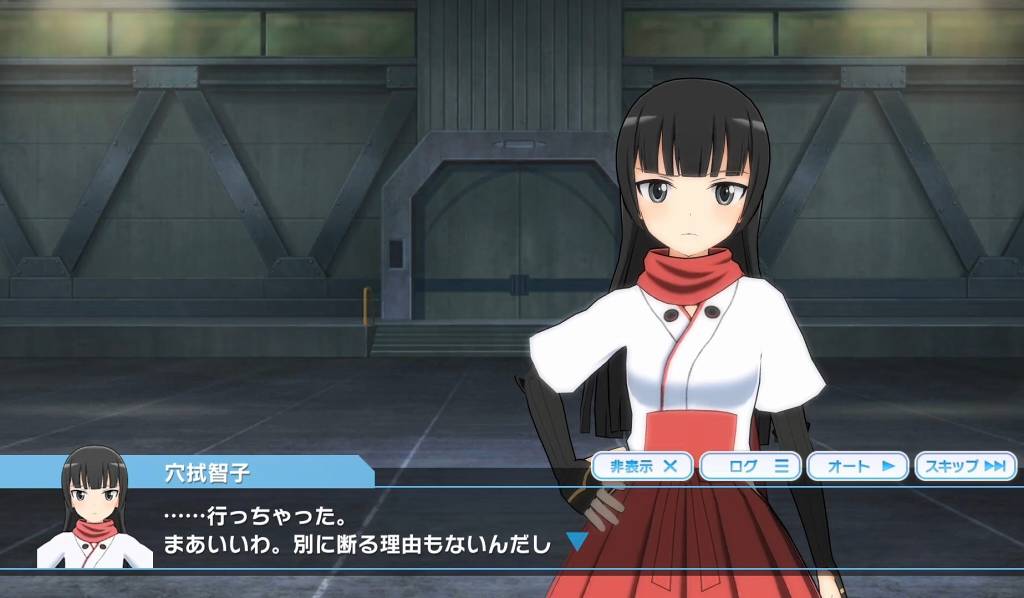Hide the dialogue window with 非表示
Image resolution: width=1024 pixels, height=598 pixels.
643,465
